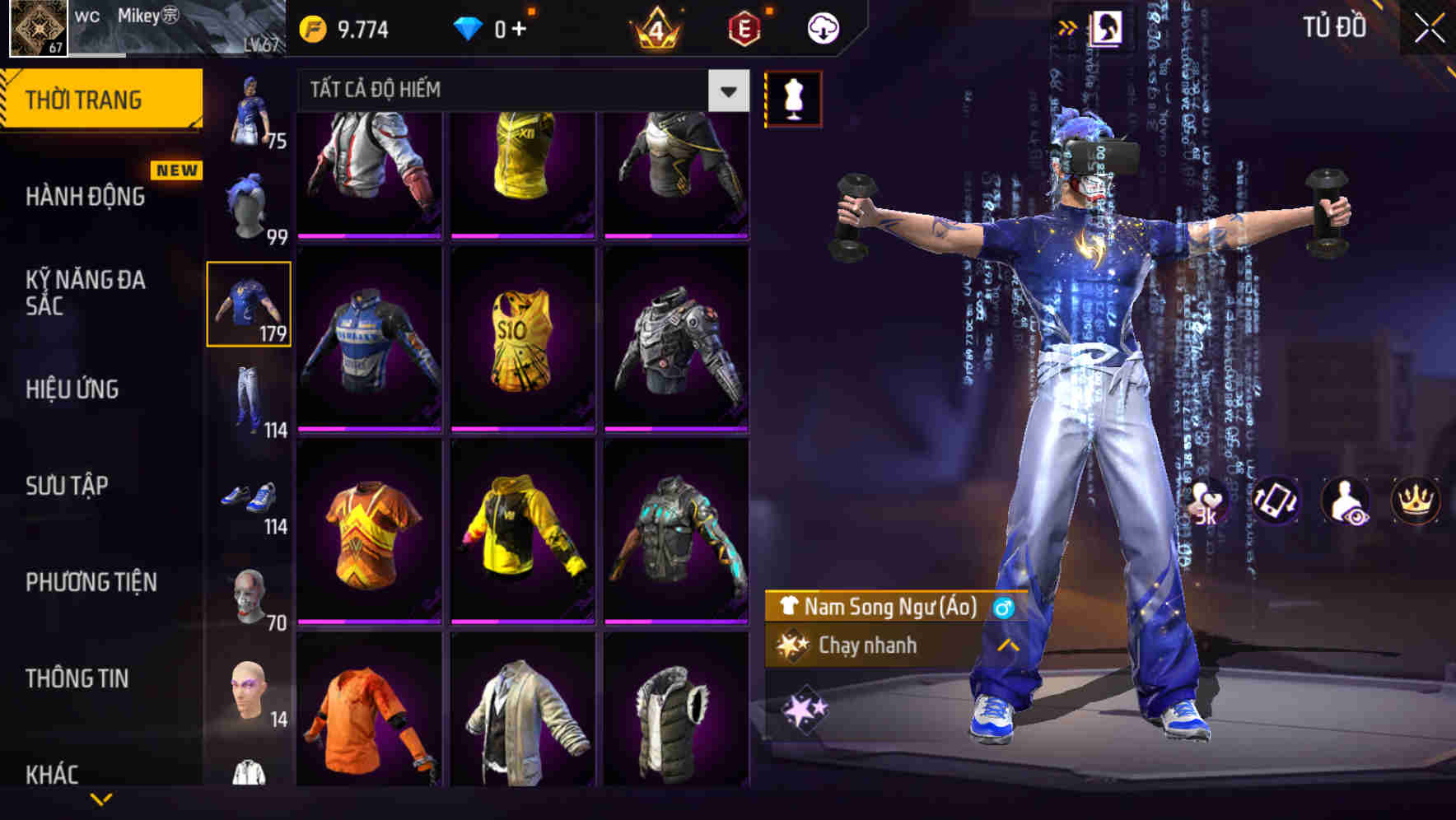Collapse the 'Chạy nhanh' skill panel chevron
Image resolution: width=1456 pixels, height=820 pixels.
coord(1006,645)
